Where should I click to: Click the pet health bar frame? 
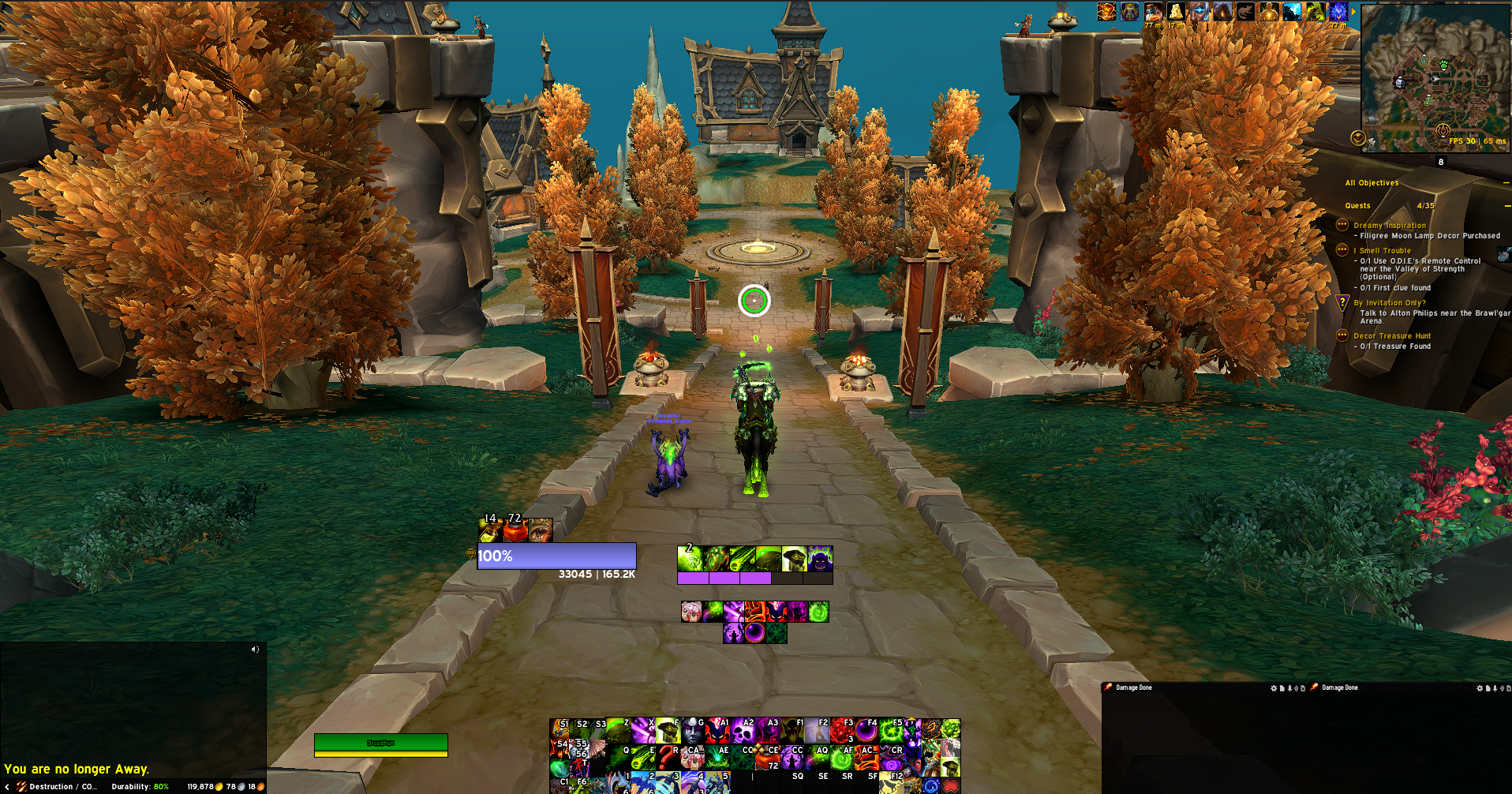click(x=381, y=743)
